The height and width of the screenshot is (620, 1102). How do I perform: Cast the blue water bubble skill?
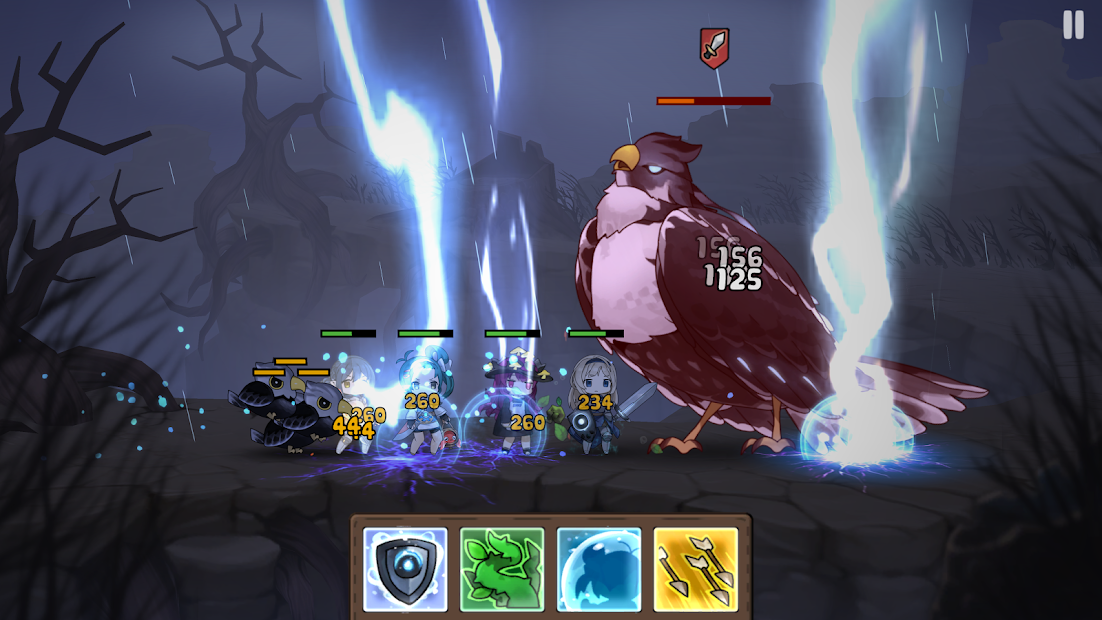point(599,569)
